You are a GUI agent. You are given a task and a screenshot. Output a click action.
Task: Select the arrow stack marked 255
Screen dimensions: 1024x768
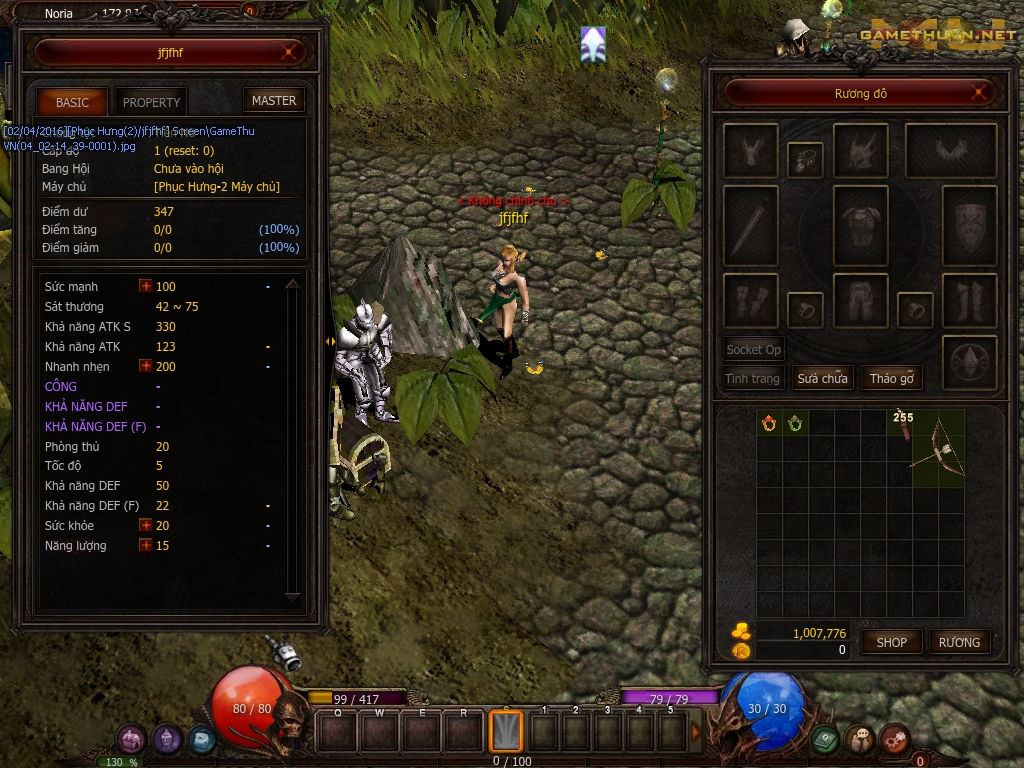tap(904, 425)
